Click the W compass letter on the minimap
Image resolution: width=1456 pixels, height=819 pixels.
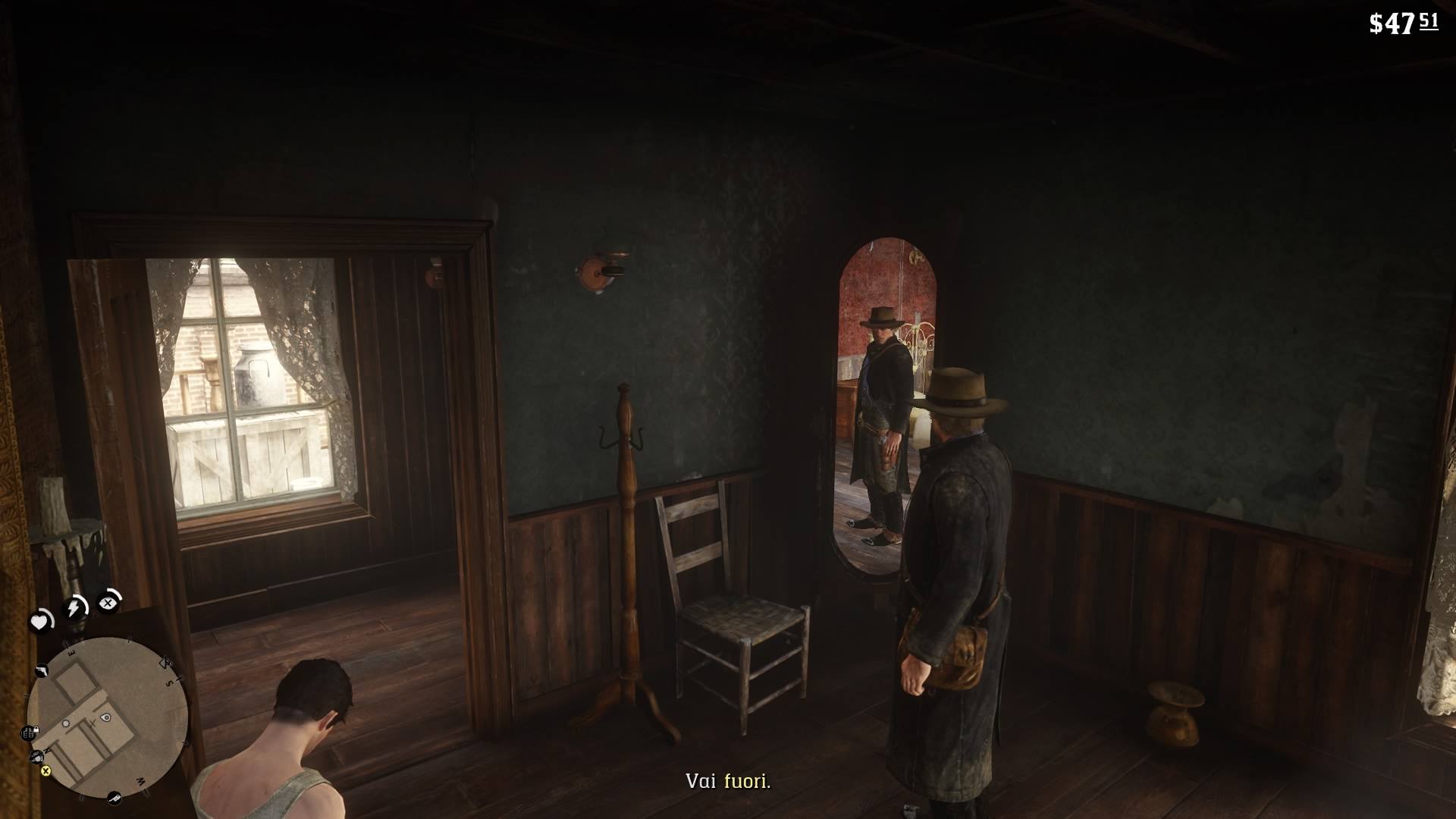click(x=140, y=781)
